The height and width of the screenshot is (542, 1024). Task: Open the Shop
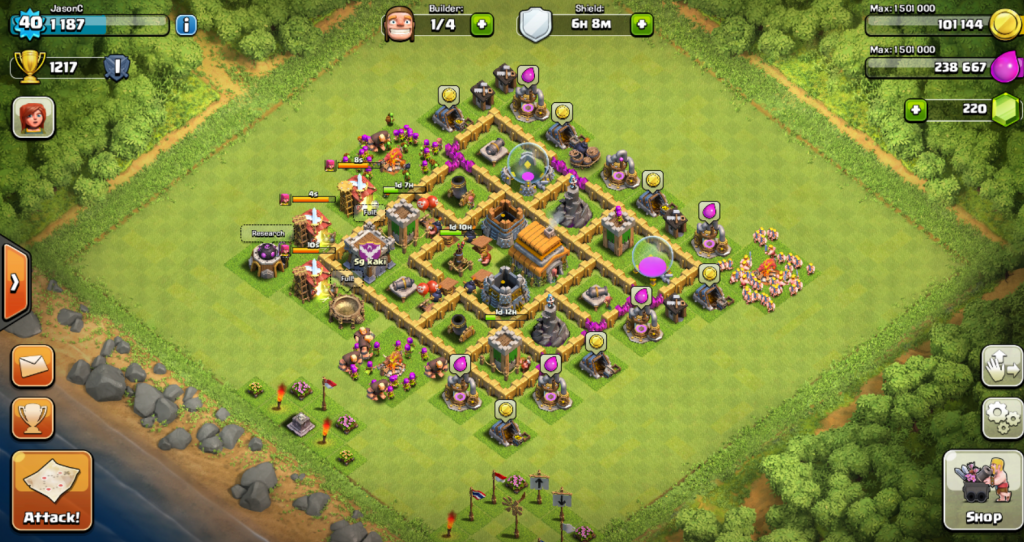point(982,490)
